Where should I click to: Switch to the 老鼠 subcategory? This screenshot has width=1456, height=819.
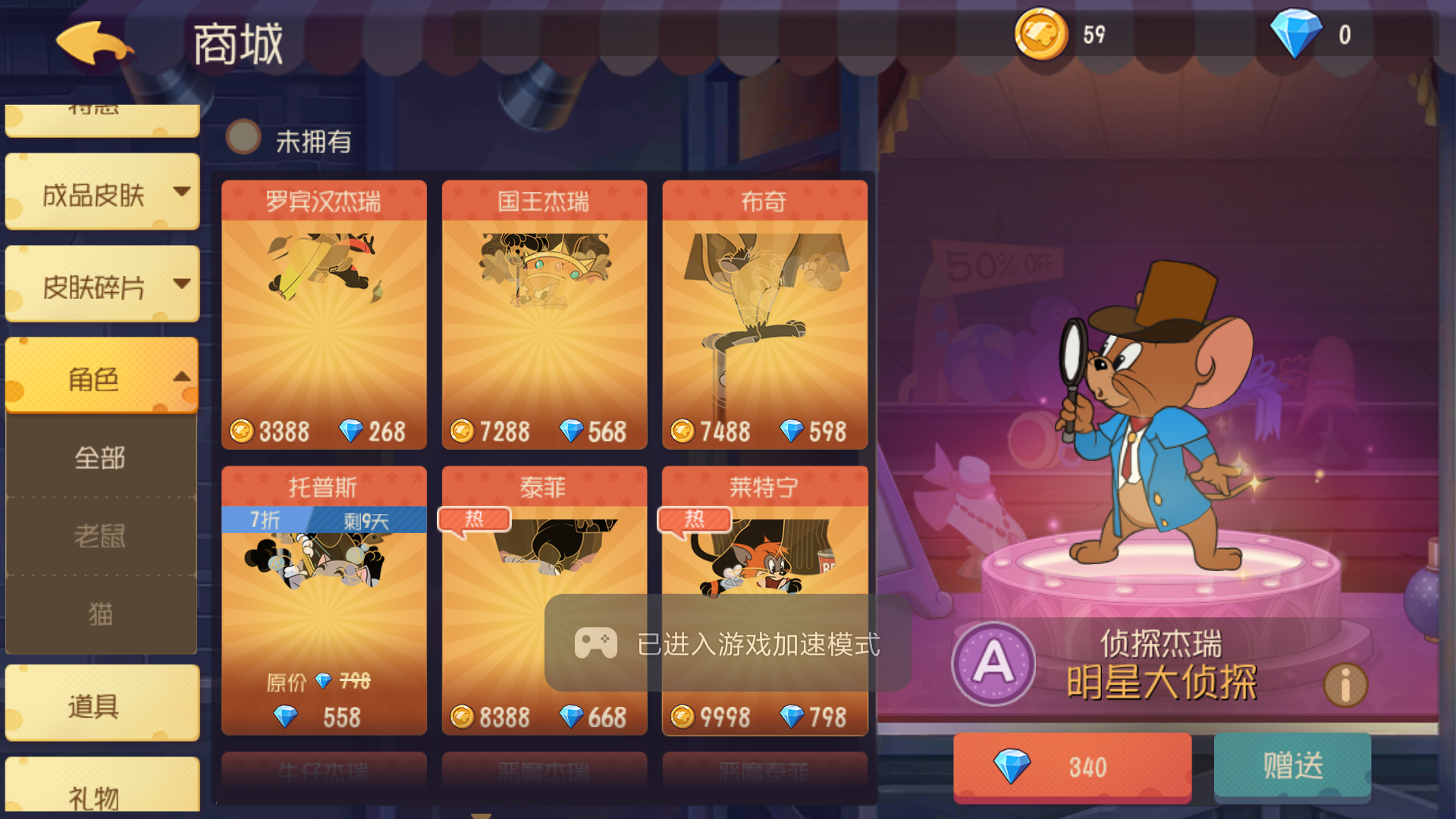[101, 535]
